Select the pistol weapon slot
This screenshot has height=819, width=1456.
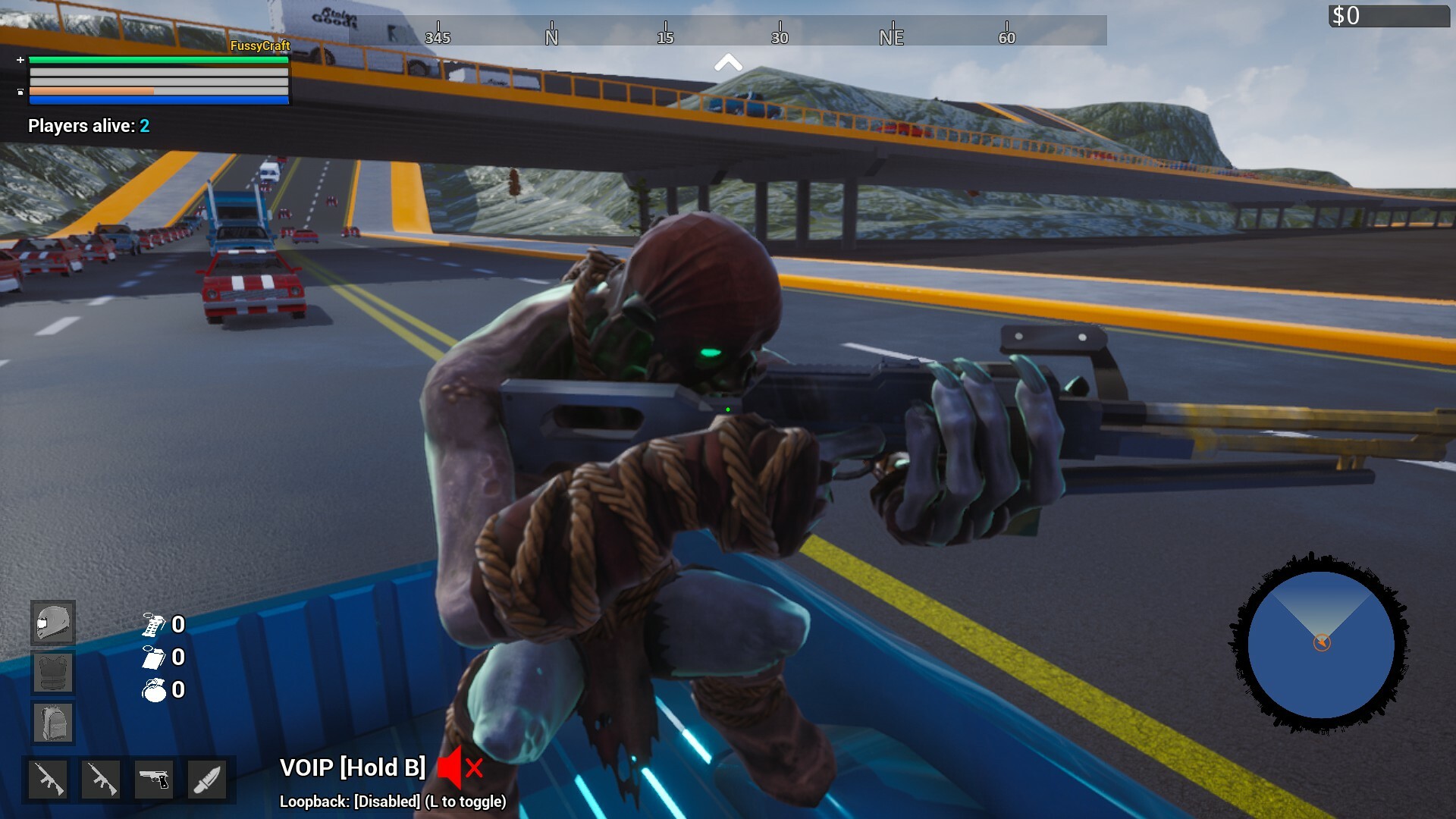point(155,779)
